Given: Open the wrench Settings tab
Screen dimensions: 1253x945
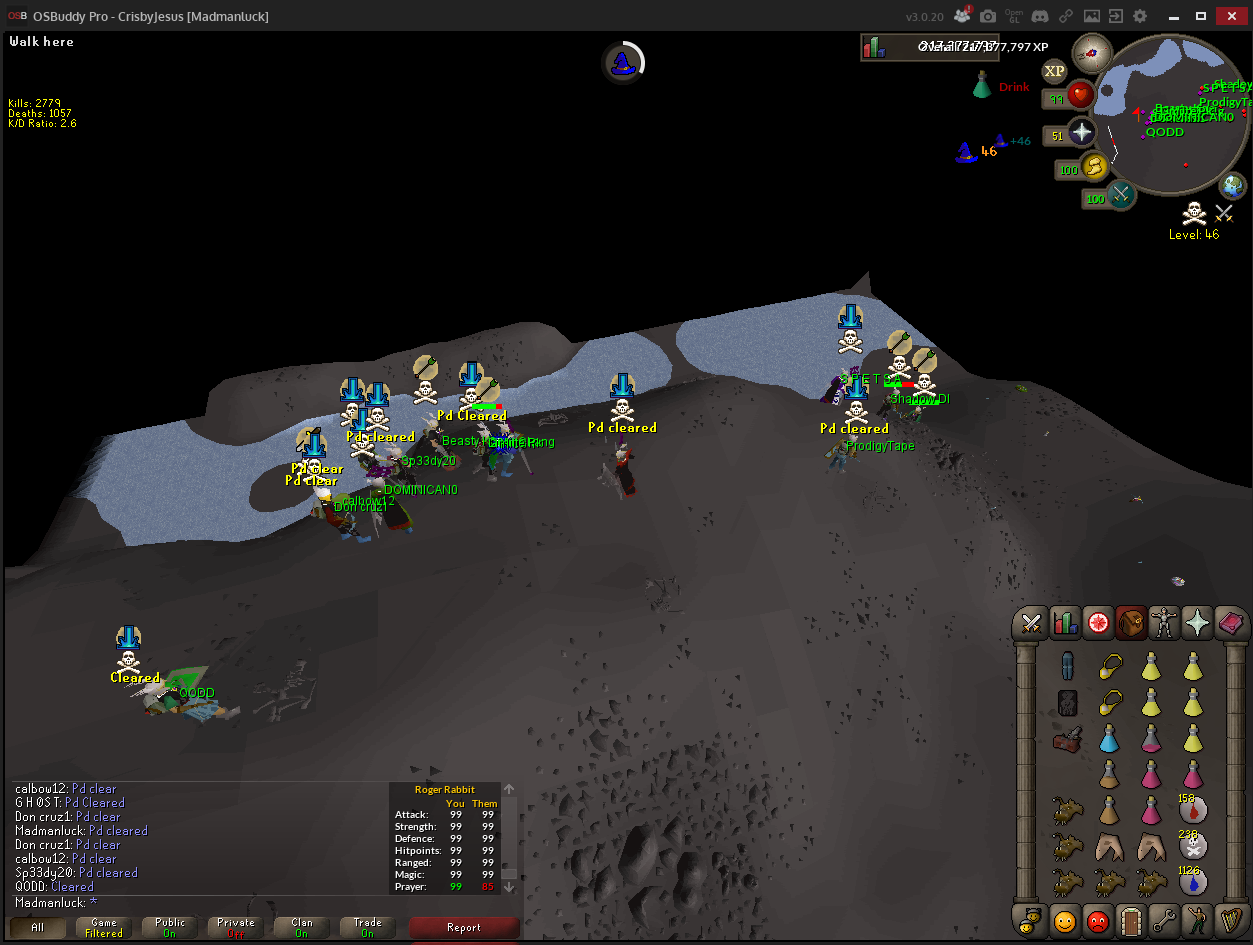Looking at the screenshot, I should pyautogui.click(x=1164, y=918).
